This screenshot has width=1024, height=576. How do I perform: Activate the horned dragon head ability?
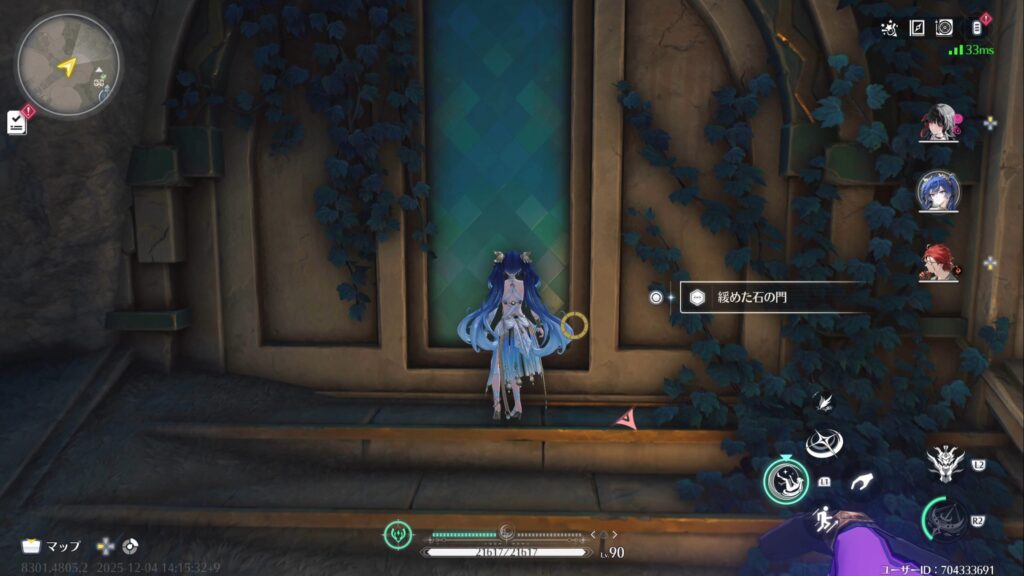pyautogui.click(x=946, y=463)
